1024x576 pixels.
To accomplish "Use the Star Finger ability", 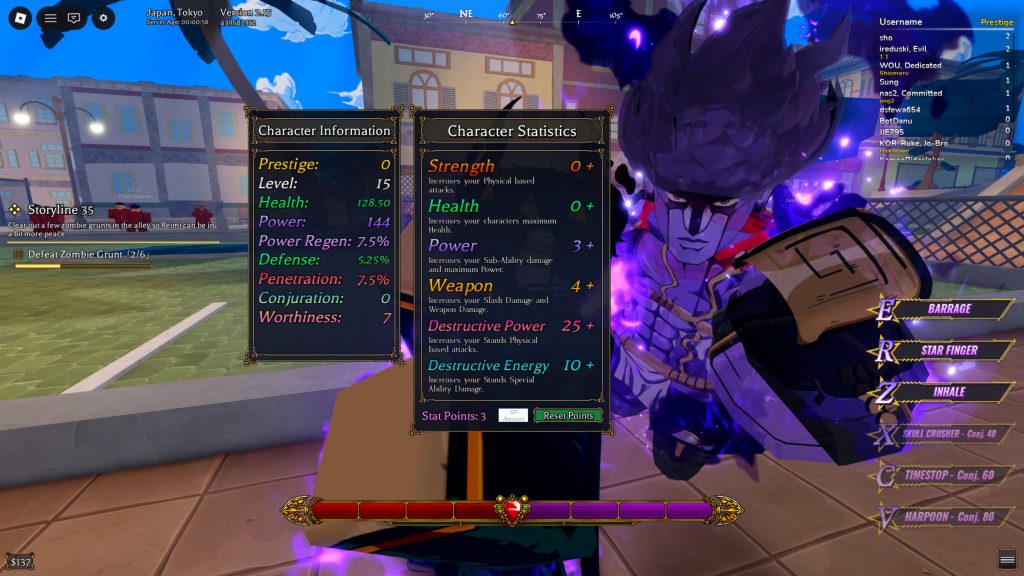I will pos(949,351).
